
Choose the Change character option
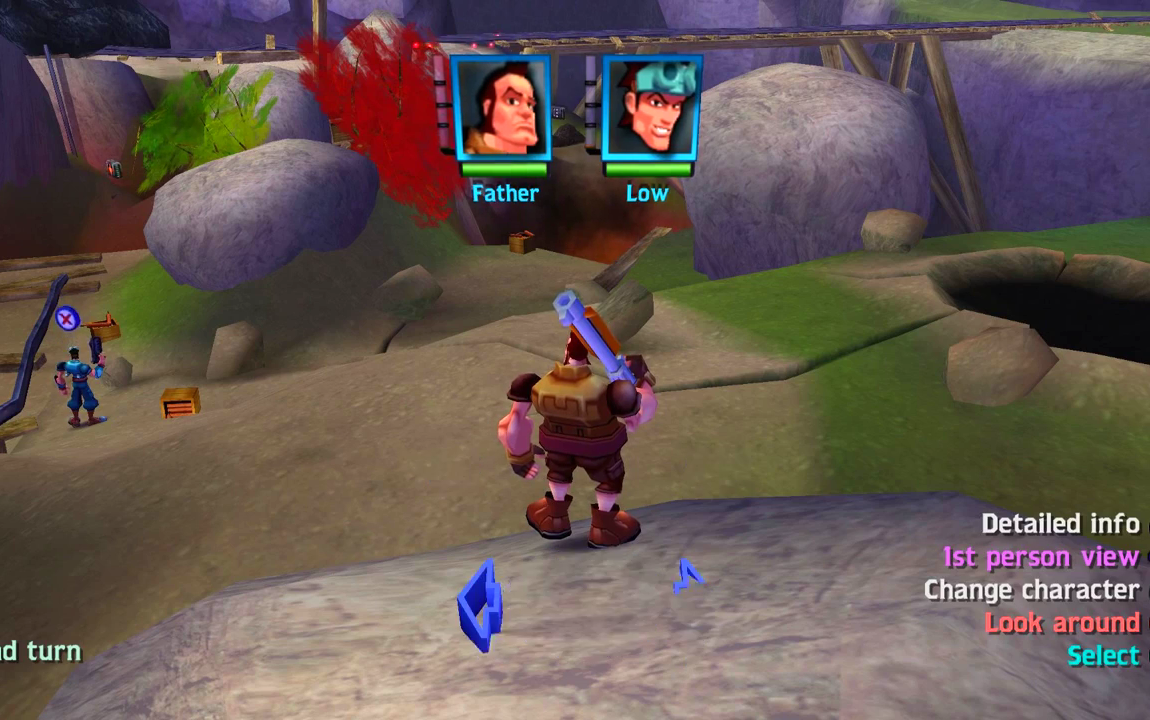1031,590
